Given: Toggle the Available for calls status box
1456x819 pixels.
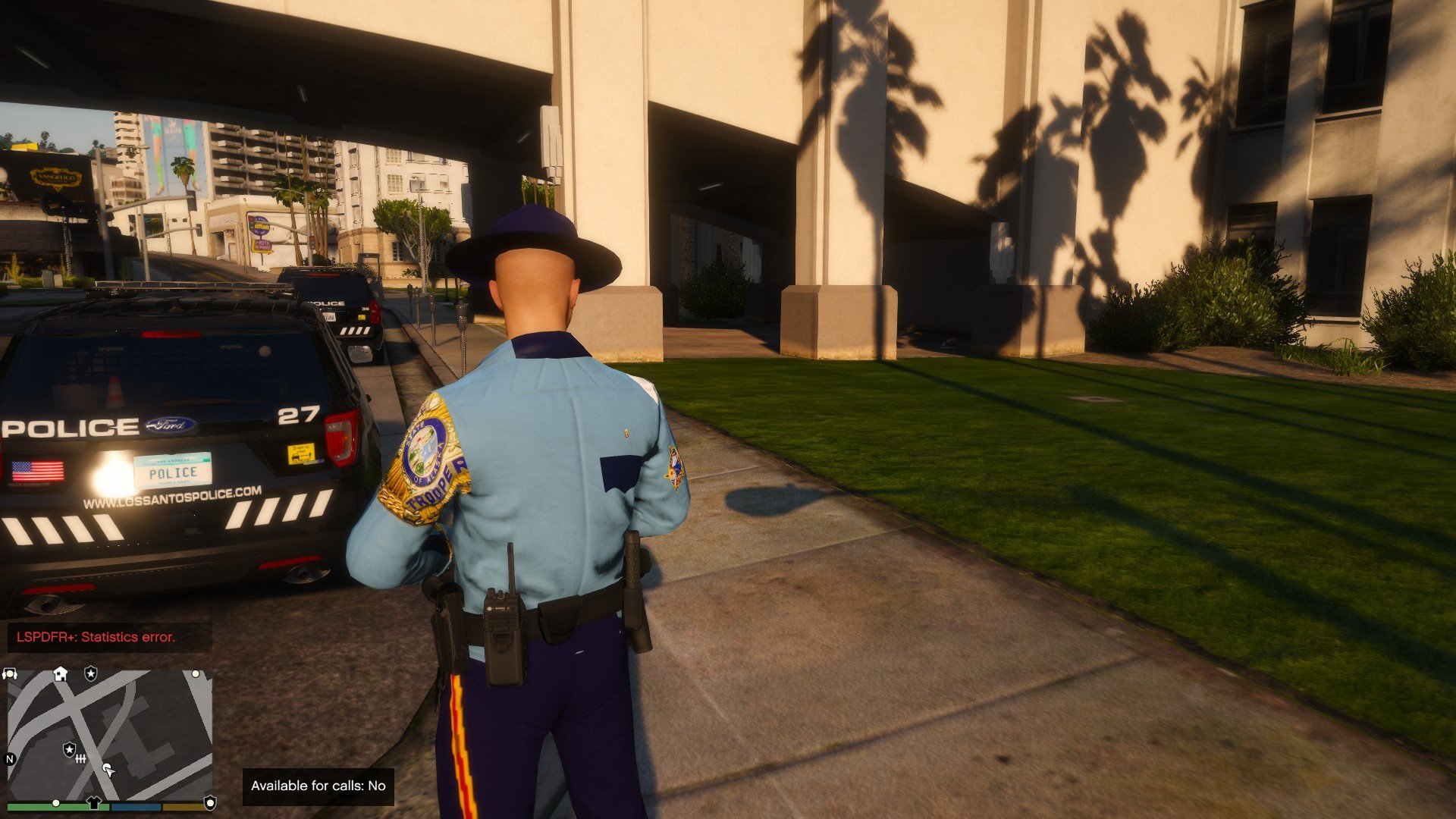Looking at the screenshot, I should [318, 786].
